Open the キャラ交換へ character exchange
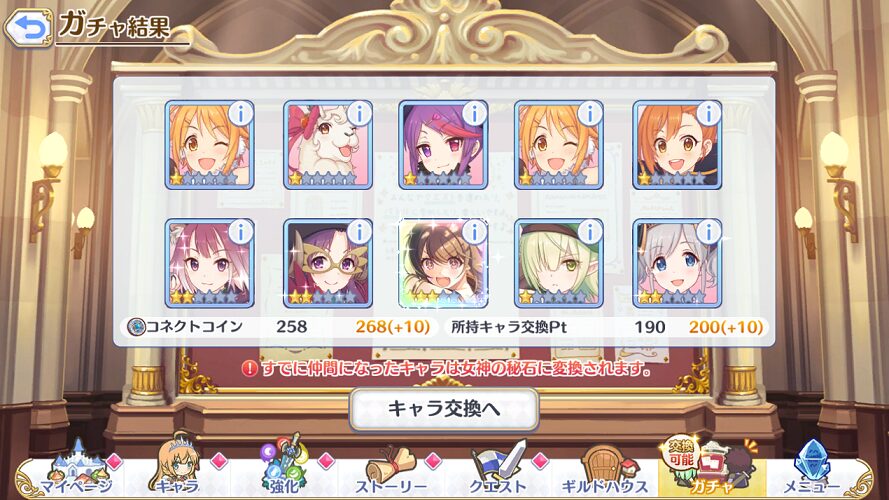 (x=444, y=408)
